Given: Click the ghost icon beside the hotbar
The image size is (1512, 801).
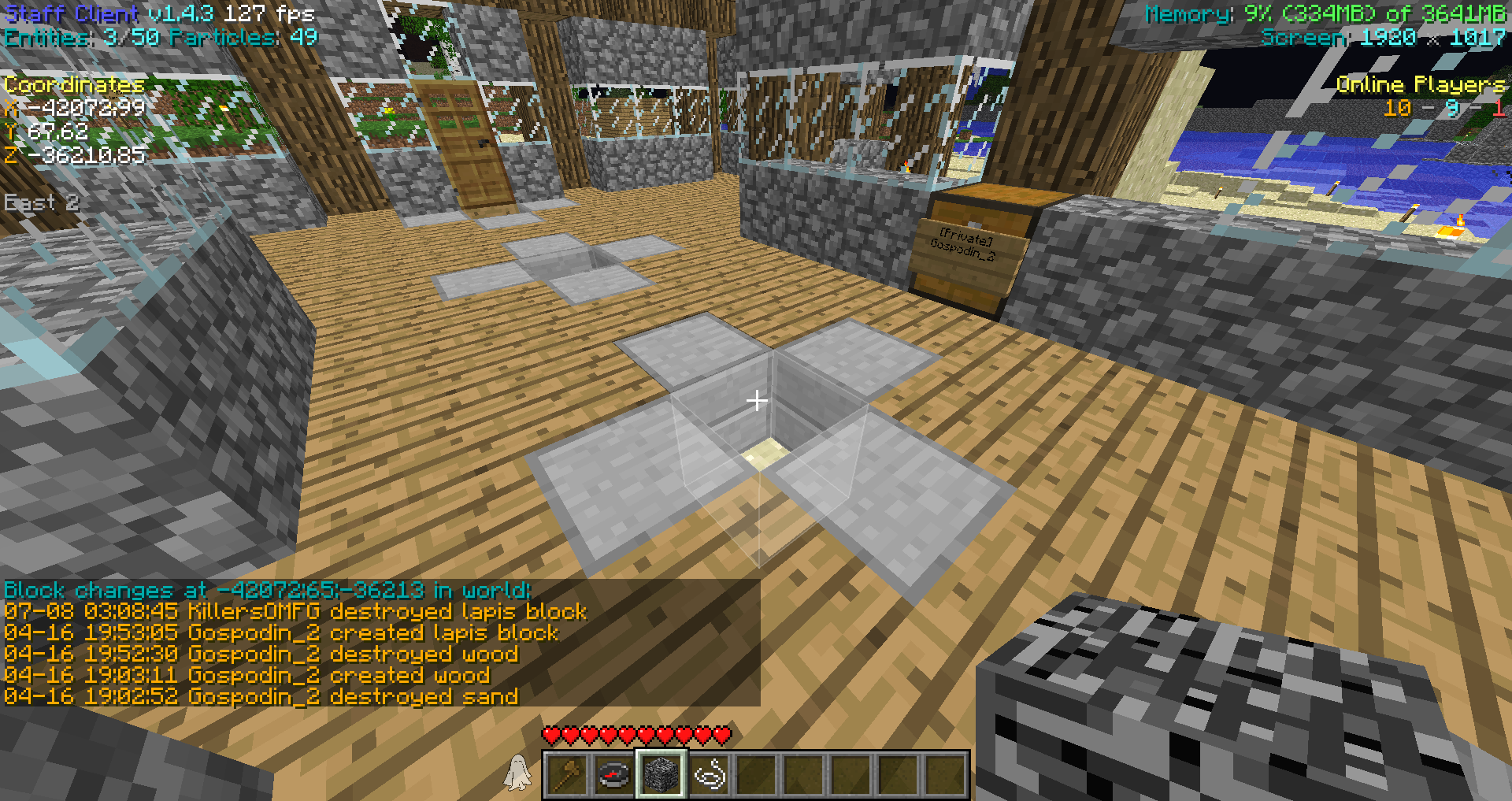Looking at the screenshot, I should tap(517, 773).
